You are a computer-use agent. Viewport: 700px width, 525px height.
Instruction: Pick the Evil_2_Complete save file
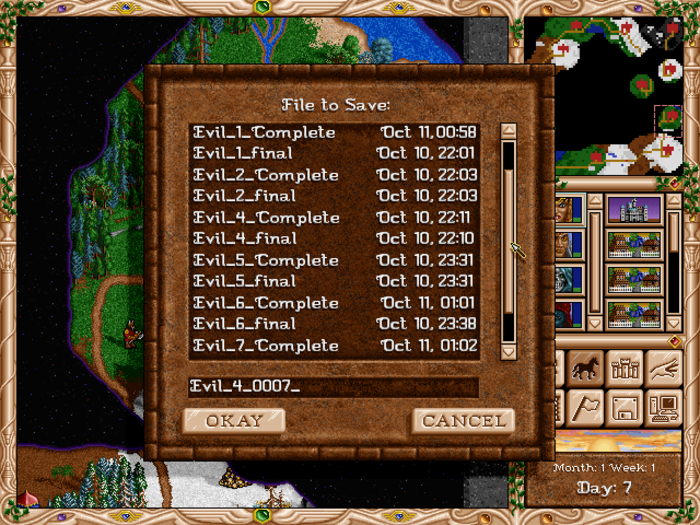pyautogui.click(x=334, y=175)
